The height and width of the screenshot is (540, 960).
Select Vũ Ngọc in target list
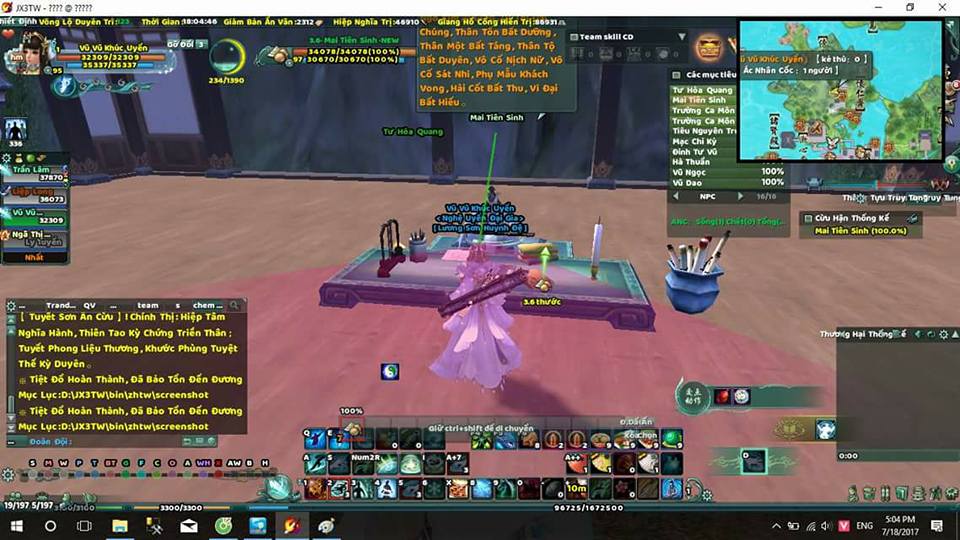(690, 172)
